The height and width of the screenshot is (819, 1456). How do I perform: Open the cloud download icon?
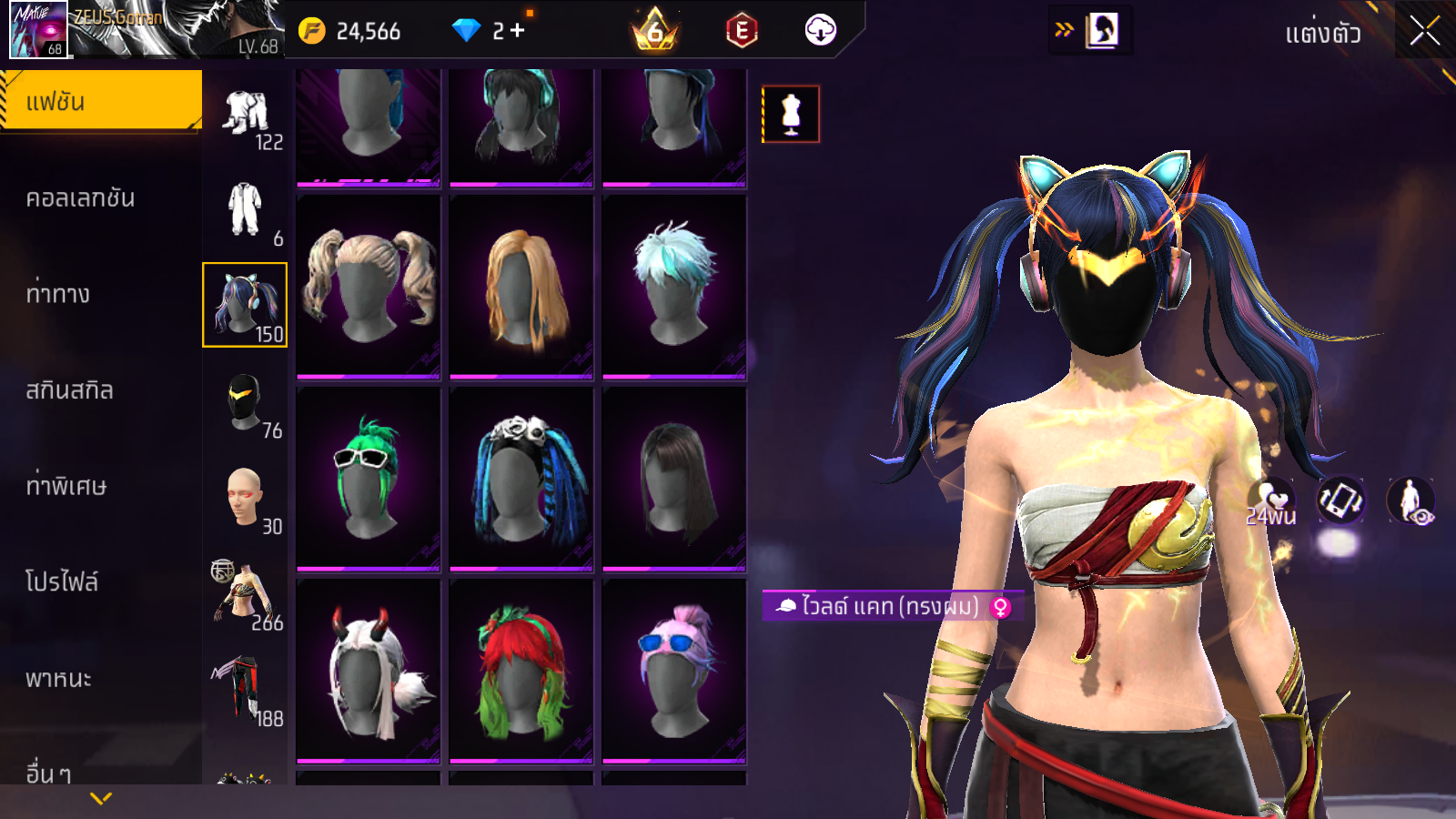820,31
